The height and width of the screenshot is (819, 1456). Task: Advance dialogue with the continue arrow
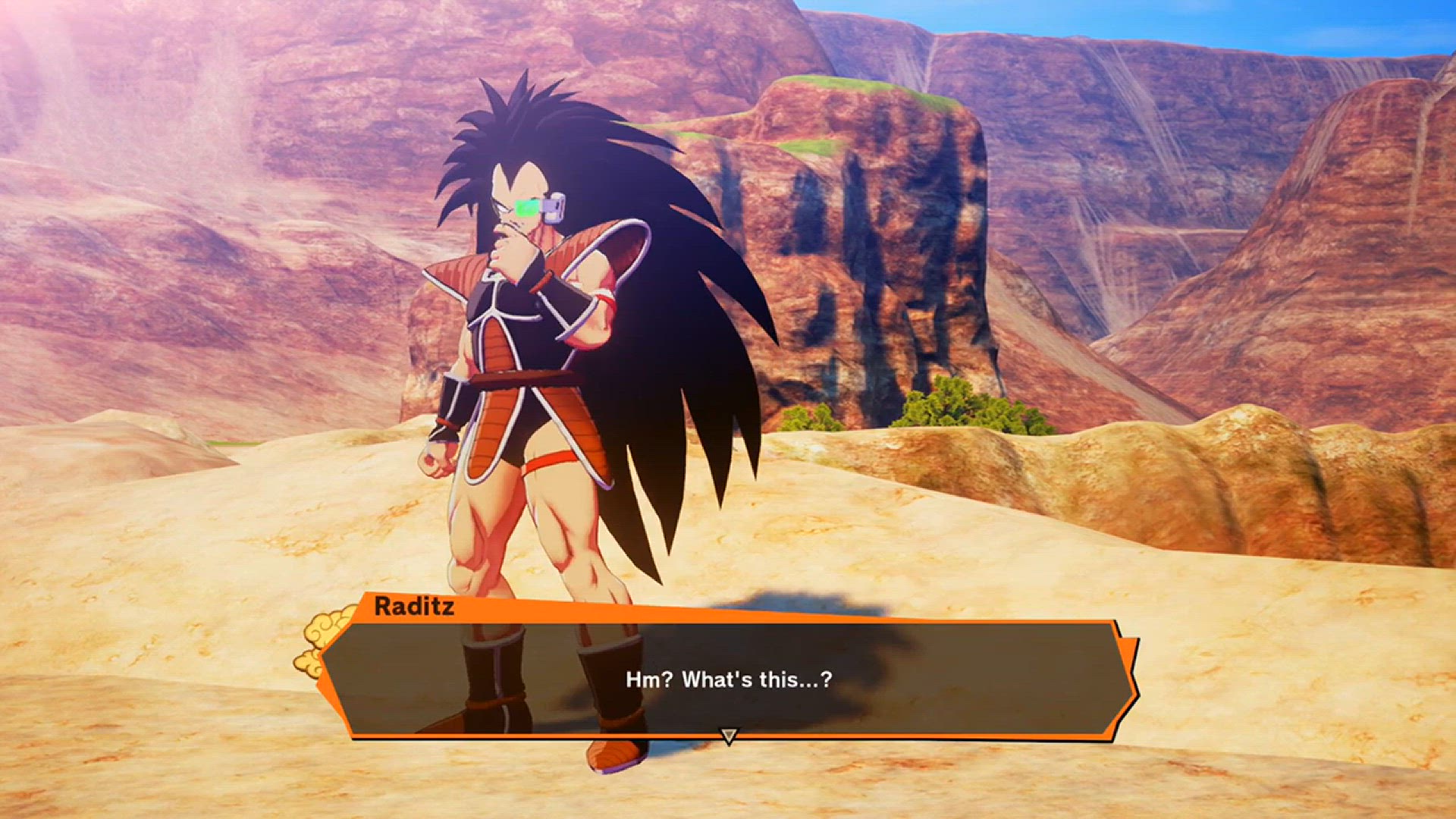[x=728, y=736]
